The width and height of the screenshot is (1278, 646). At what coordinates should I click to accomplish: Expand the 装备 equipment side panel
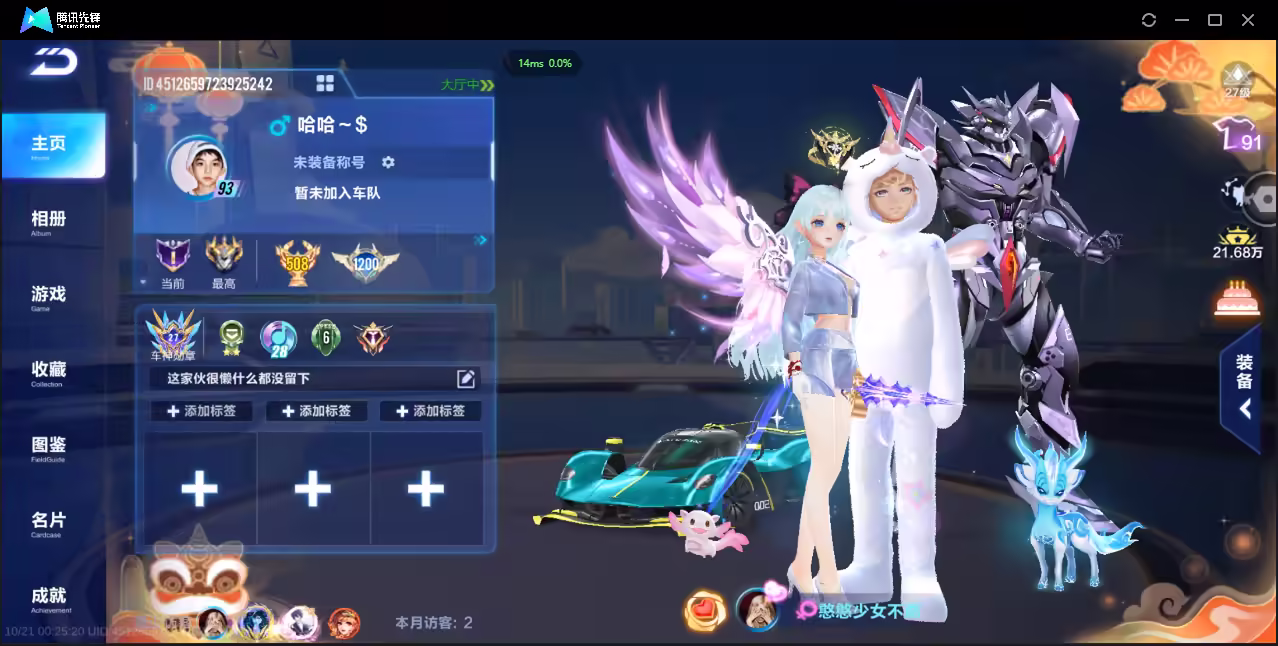(x=1243, y=388)
